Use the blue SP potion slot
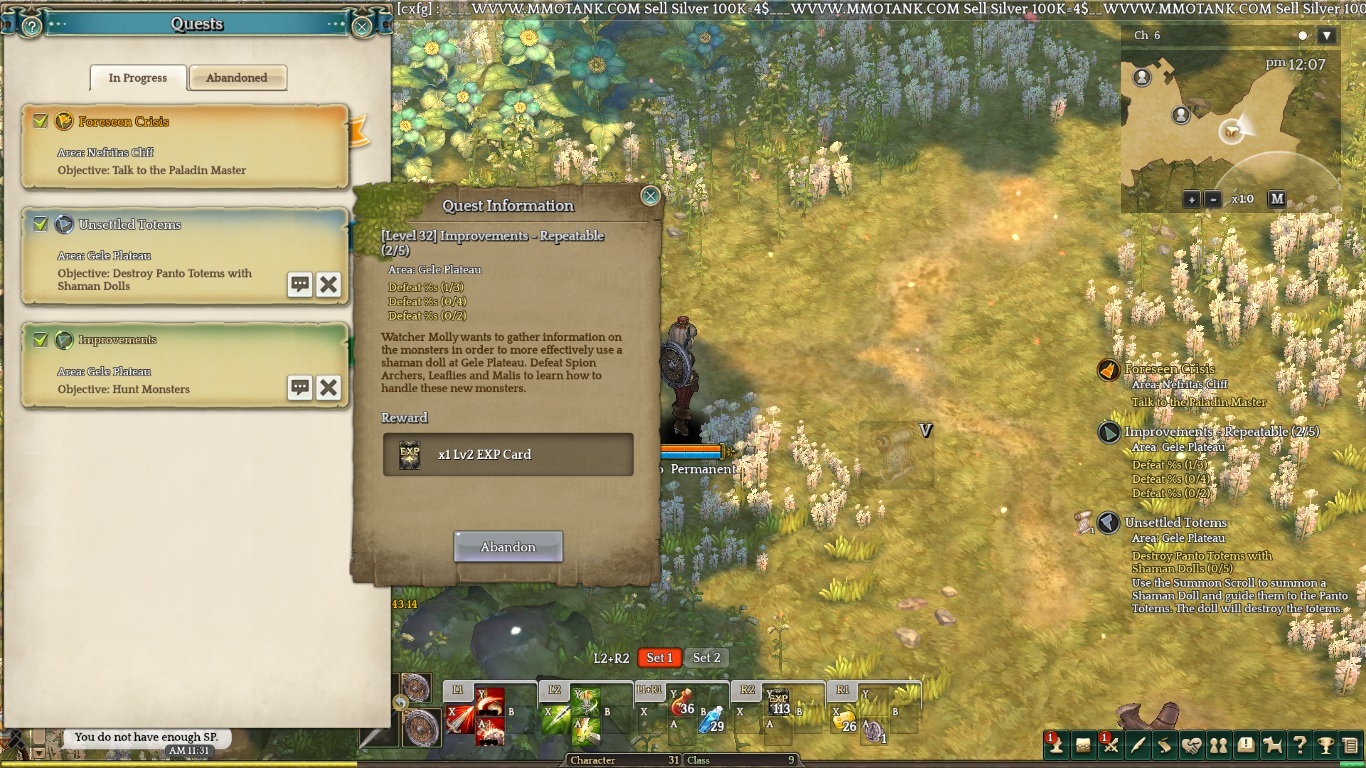Image resolution: width=1366 pixels, height=768 pixels. [711, 720]
